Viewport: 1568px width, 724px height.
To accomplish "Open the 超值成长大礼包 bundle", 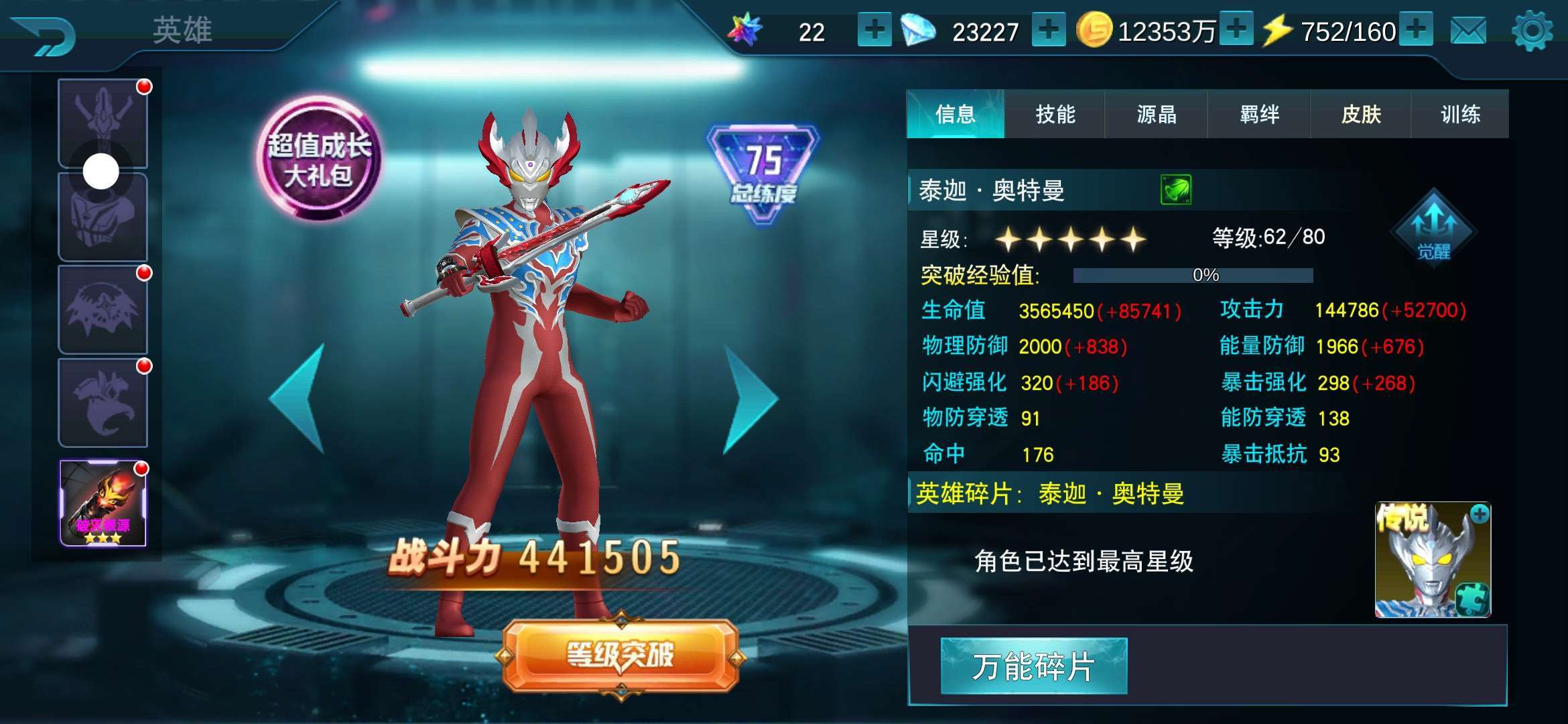I will click(319, 160).
